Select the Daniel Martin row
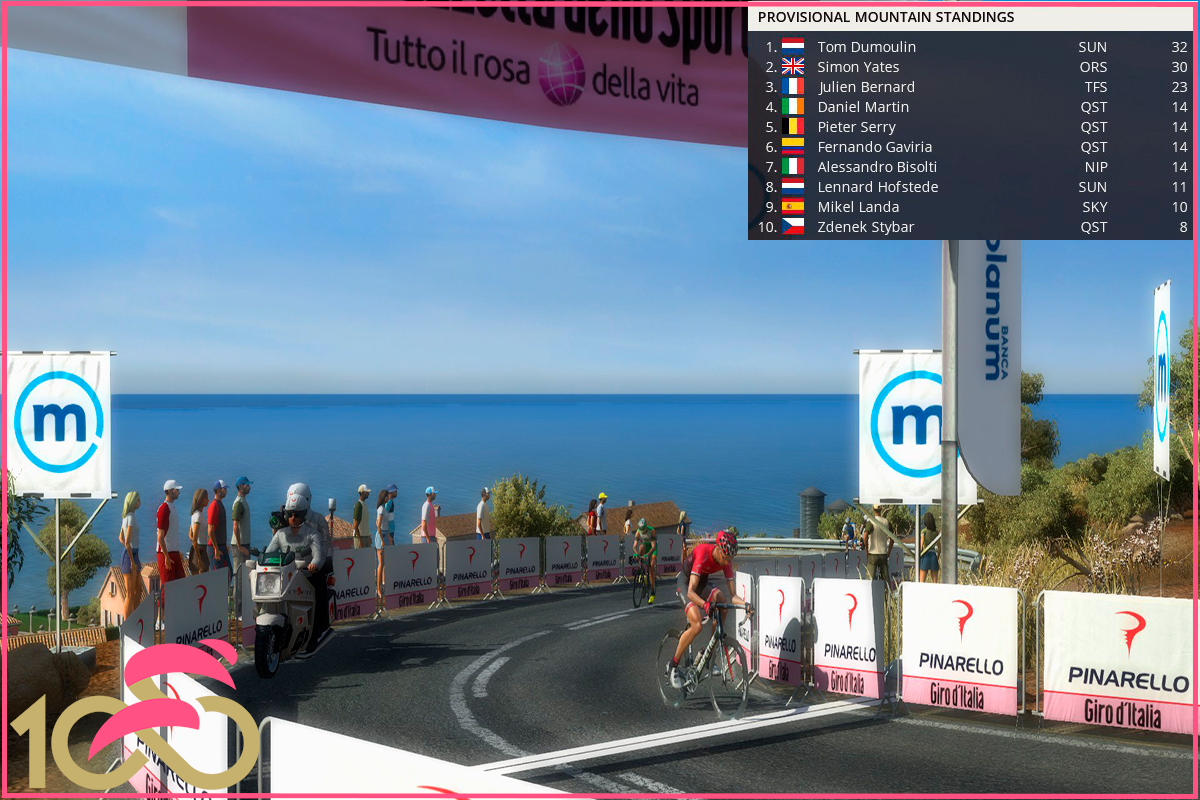Screen dimensions: 1200x800 click(x=863, y=107)
